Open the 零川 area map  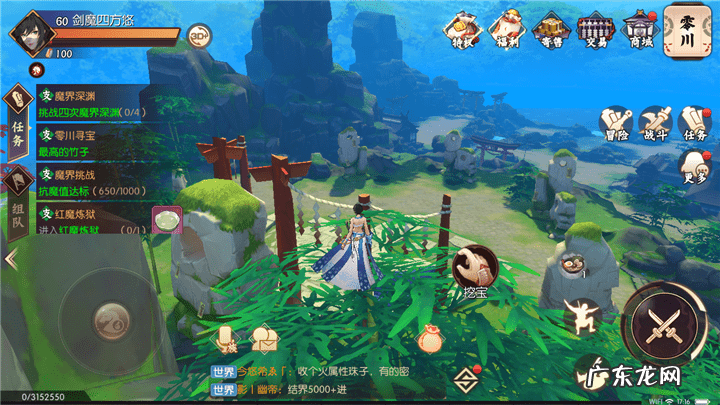(x=687, y=28)
